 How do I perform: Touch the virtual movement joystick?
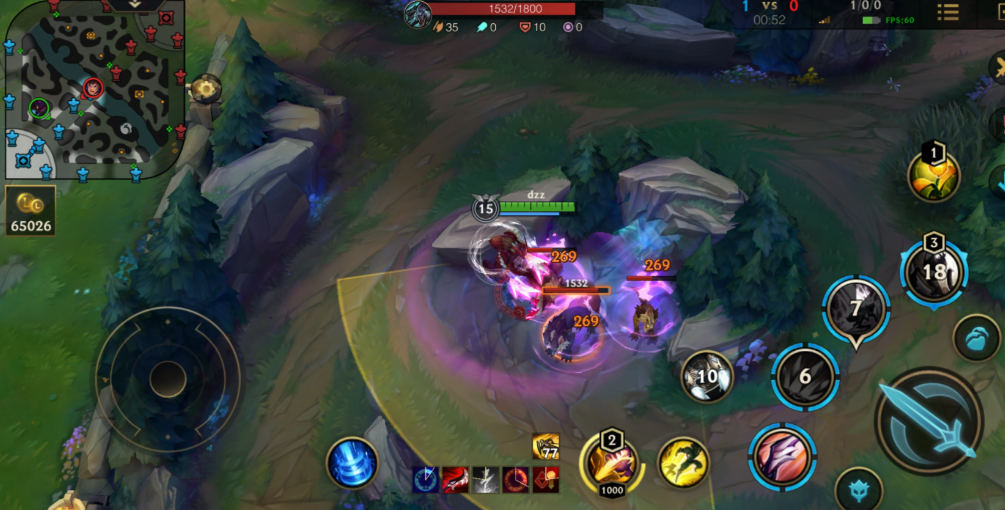[168, 379]
